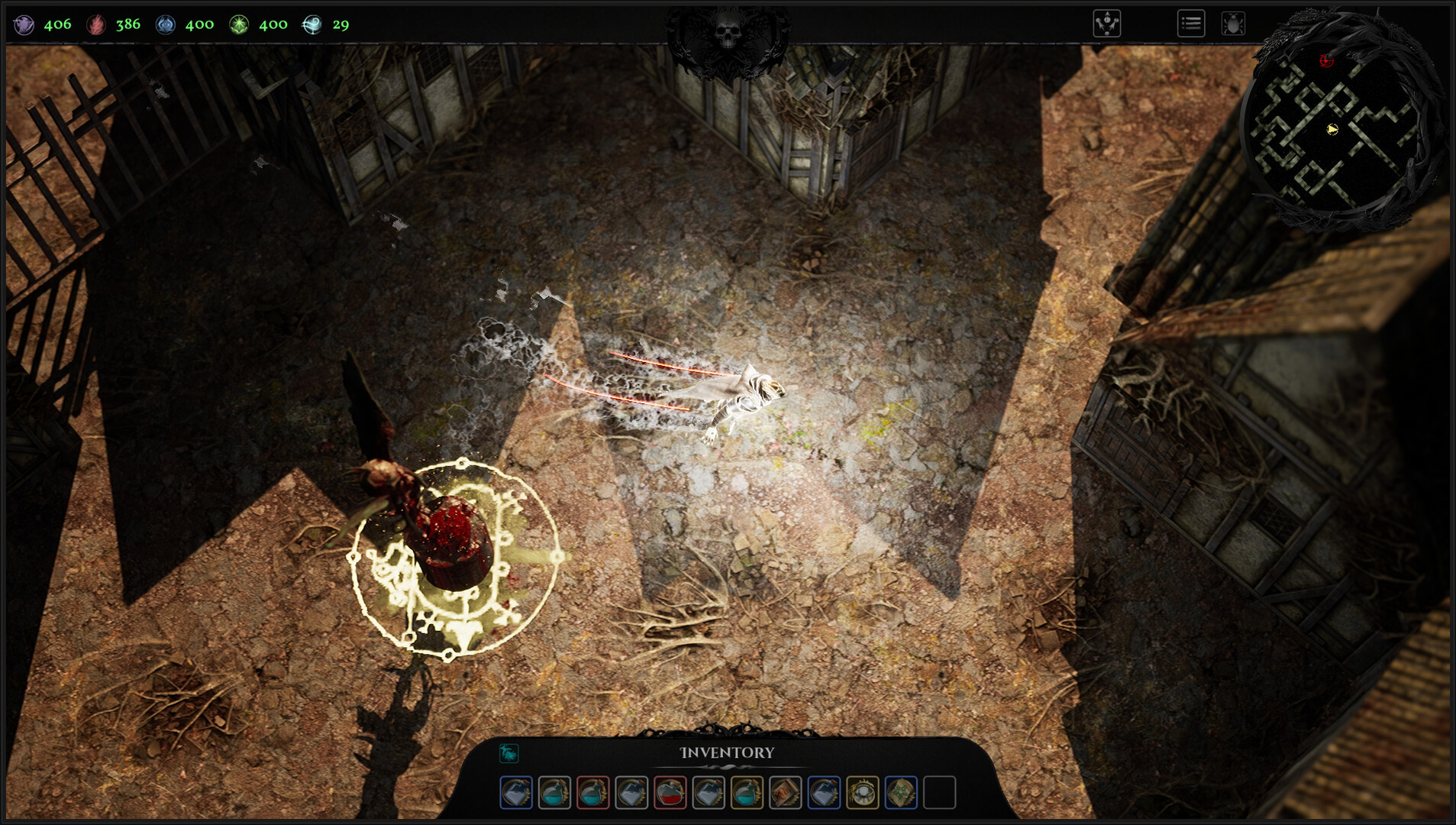
Task: Open the list menu icon
Action: click(1190, 24)
